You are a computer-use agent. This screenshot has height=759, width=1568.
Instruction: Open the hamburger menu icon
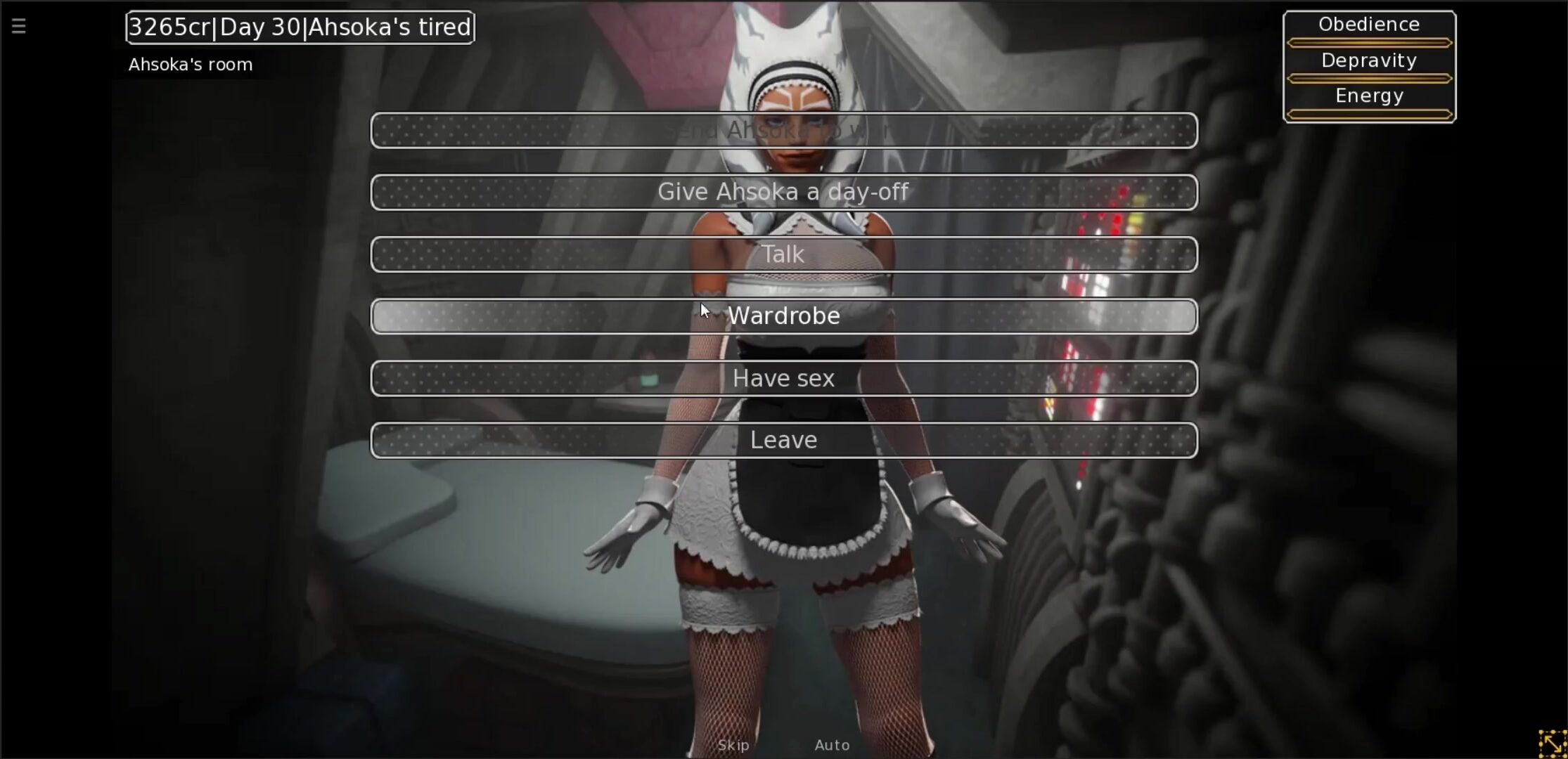tap(19, 27)
